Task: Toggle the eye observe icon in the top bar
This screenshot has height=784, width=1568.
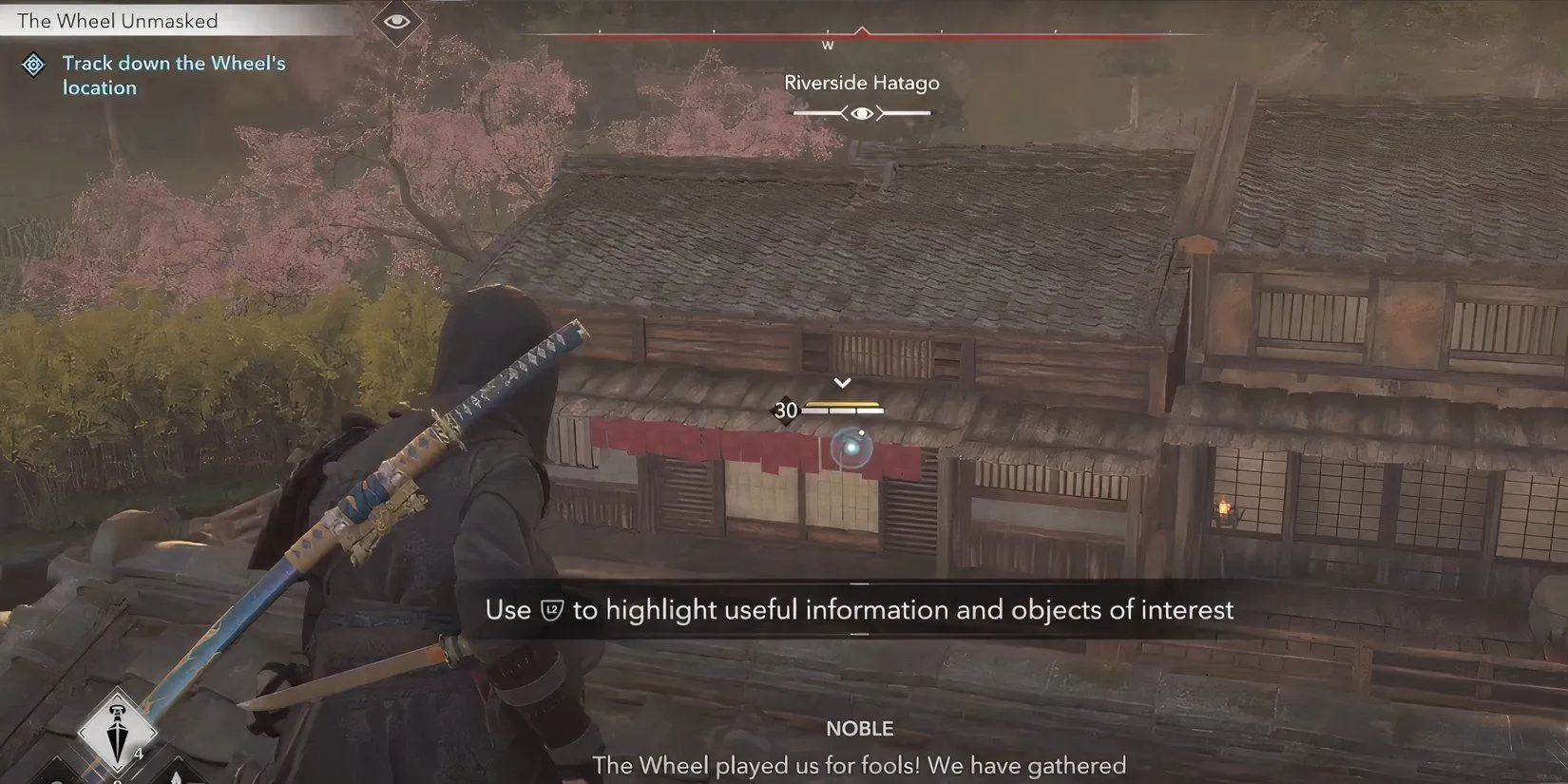Action: pos(396,21)
